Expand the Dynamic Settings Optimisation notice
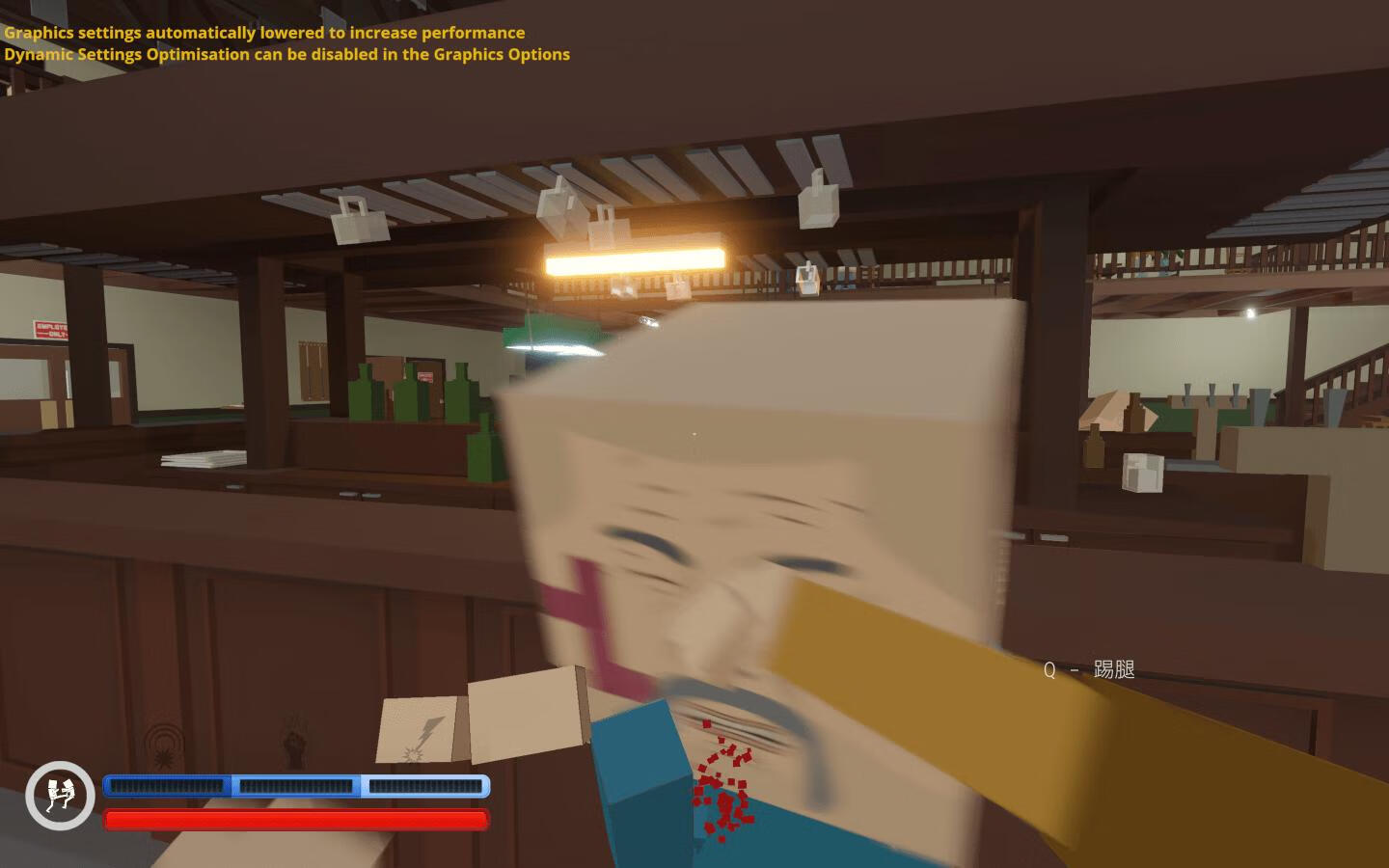 pyautogui.click(x=286, y=54)
